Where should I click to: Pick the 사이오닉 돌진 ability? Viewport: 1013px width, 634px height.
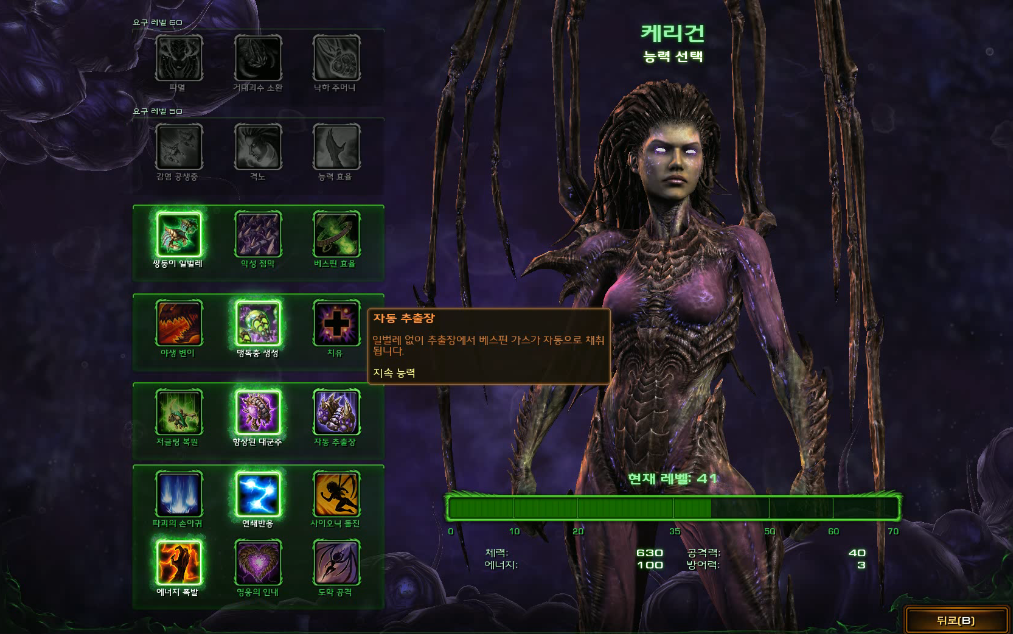coord(336,493)
